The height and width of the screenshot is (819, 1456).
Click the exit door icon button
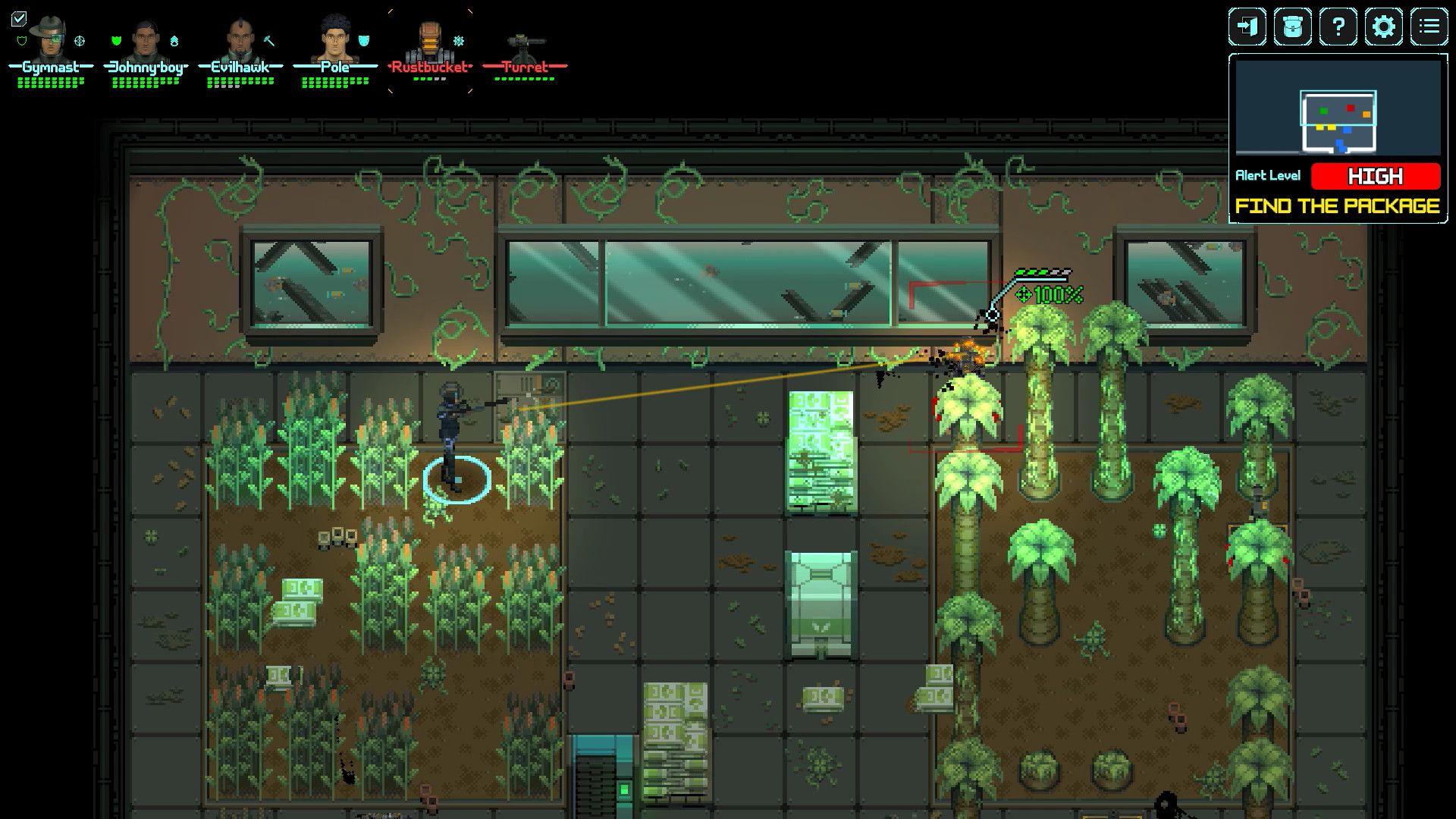[1247, 27]
